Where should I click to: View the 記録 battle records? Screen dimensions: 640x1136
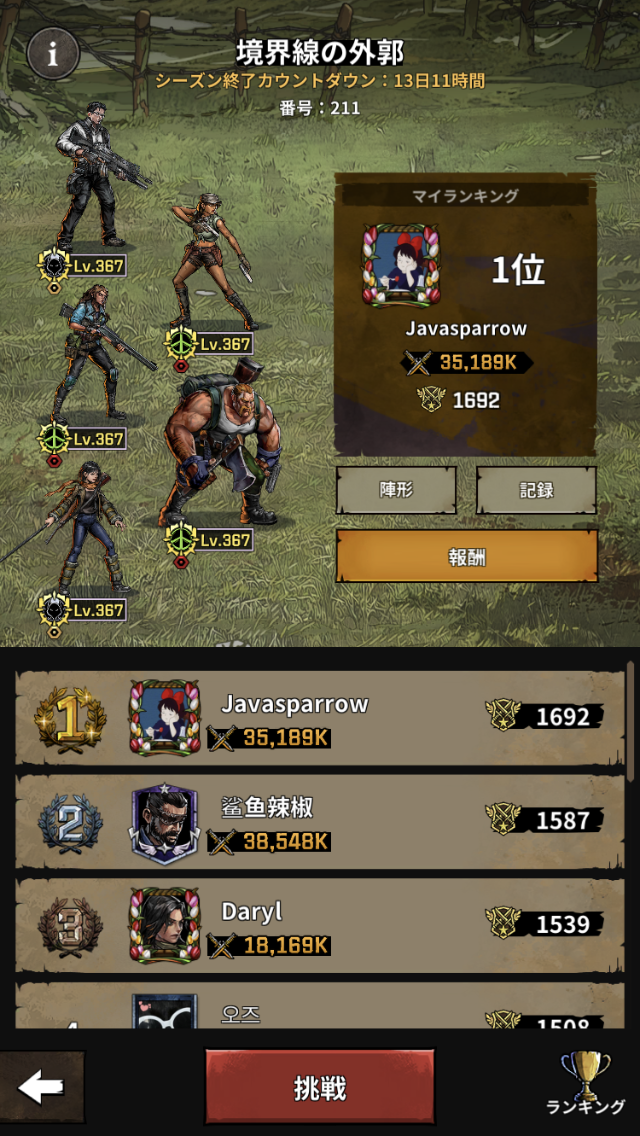536,490
